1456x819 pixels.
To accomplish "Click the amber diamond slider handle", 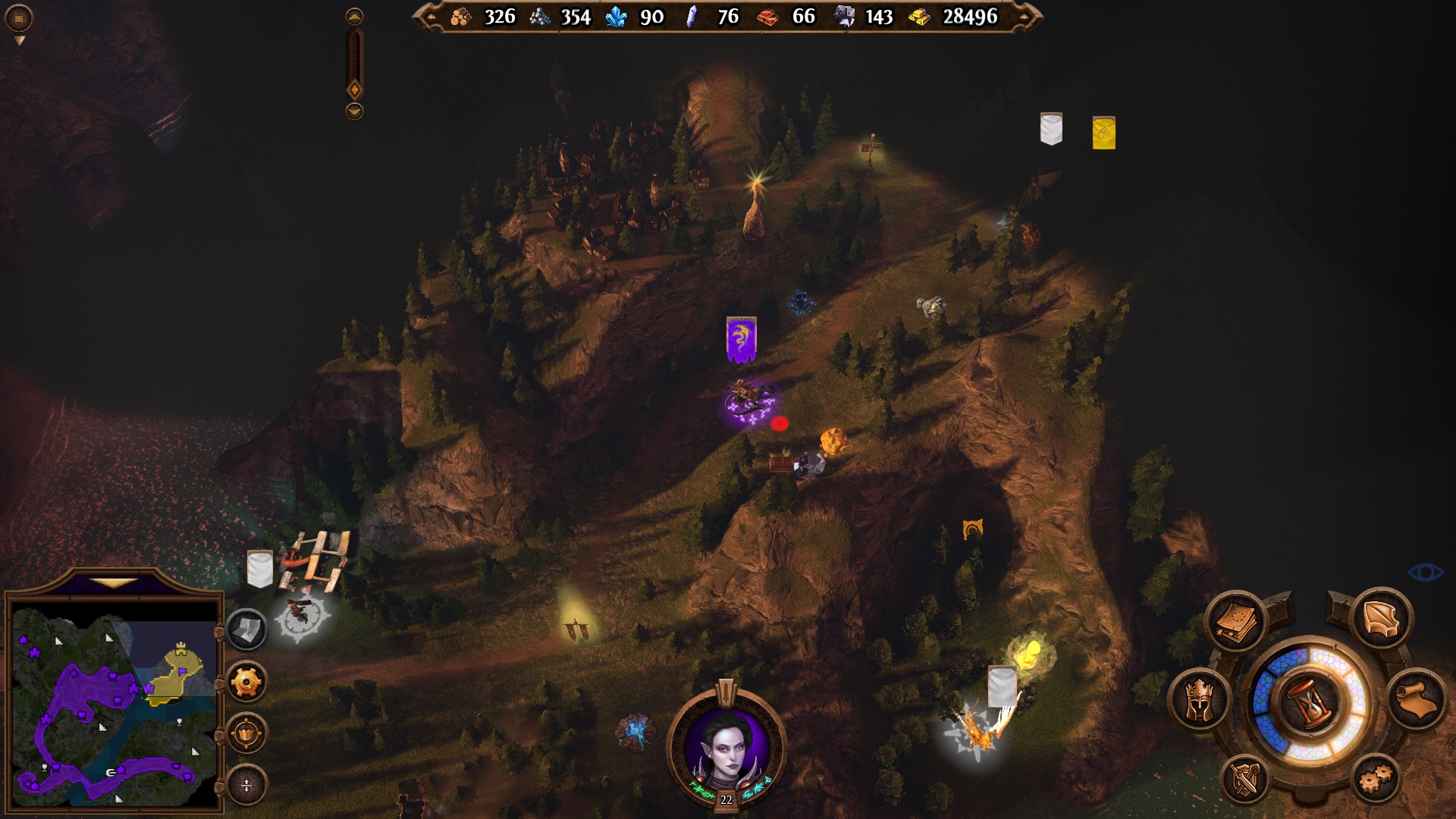I will (354, 90).
